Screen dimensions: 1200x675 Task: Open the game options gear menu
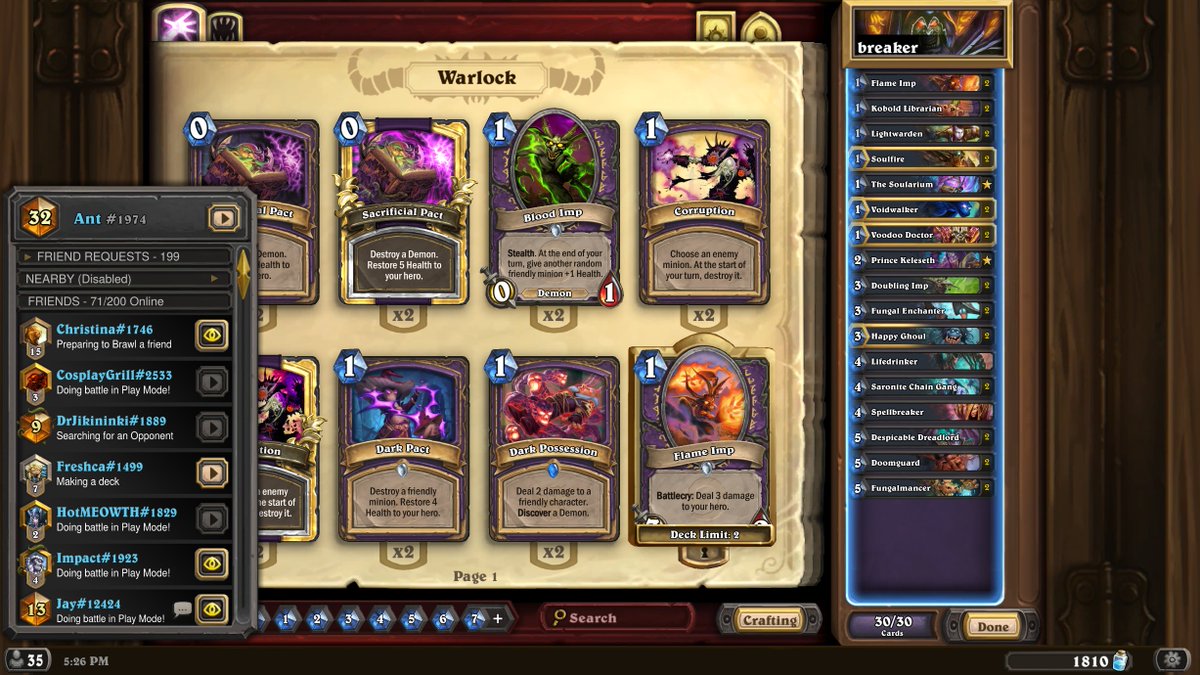tap(1171, 660)
